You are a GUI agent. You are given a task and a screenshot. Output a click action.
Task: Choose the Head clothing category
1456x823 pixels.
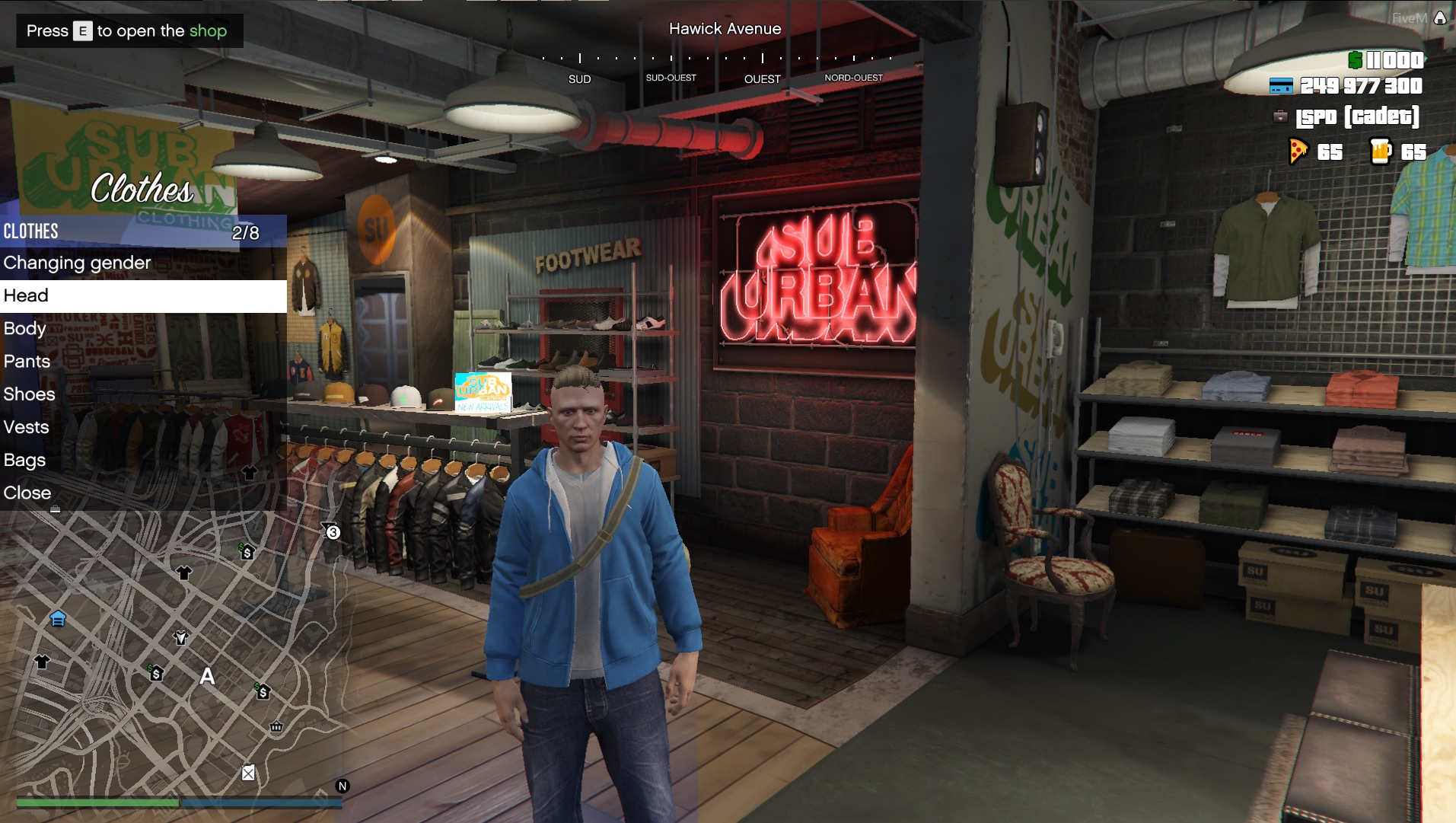[x=26, y=295]
